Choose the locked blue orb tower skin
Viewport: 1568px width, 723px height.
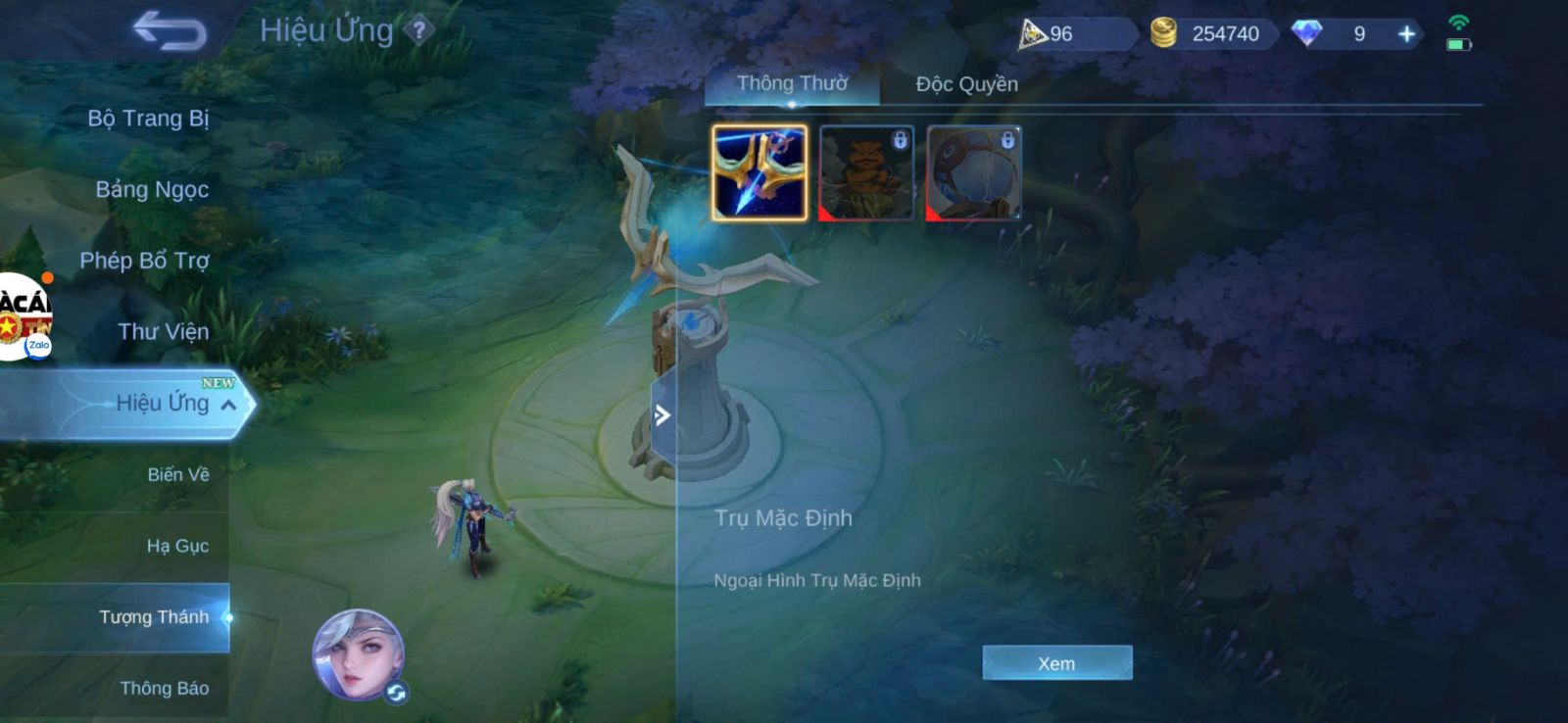pos(974,172)
